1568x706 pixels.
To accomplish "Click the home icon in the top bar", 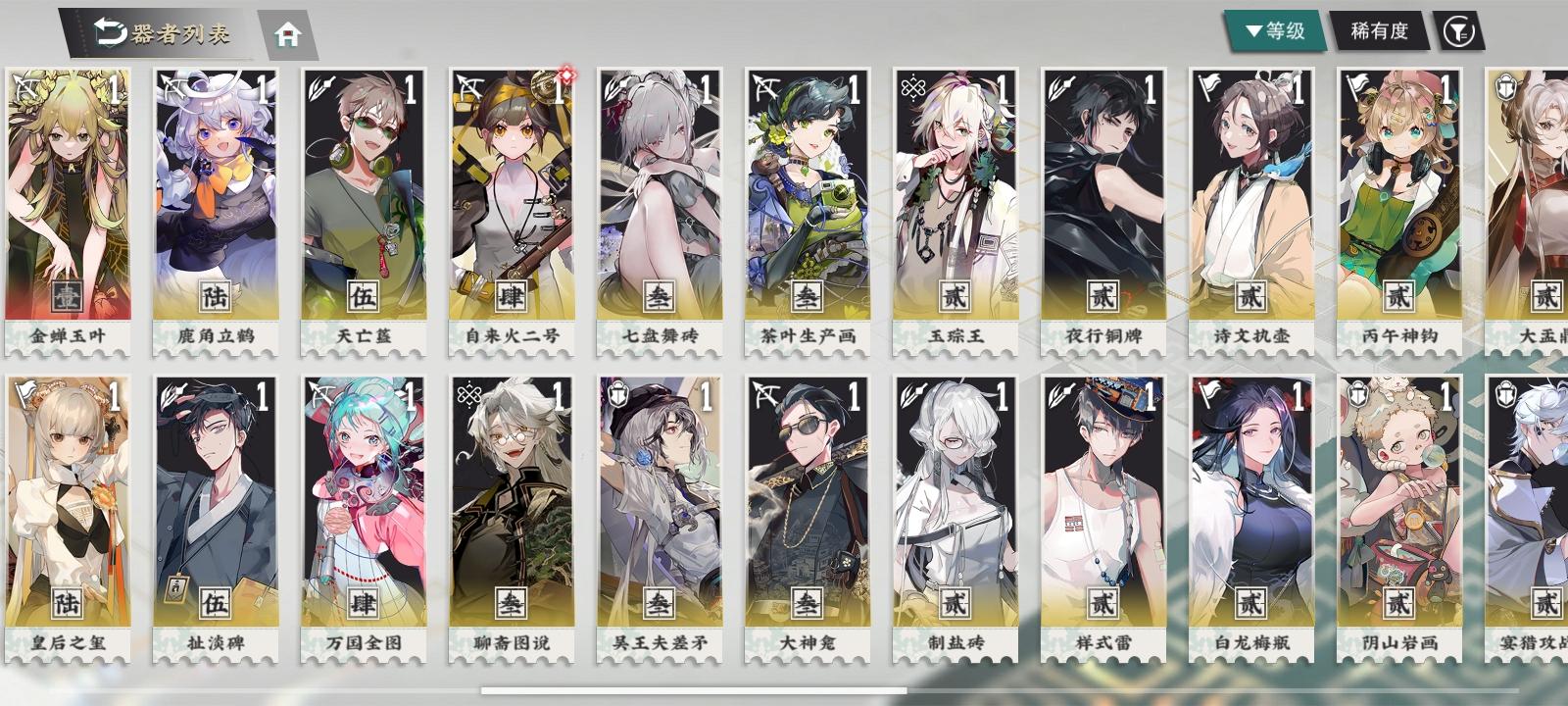I will [286, 35].
